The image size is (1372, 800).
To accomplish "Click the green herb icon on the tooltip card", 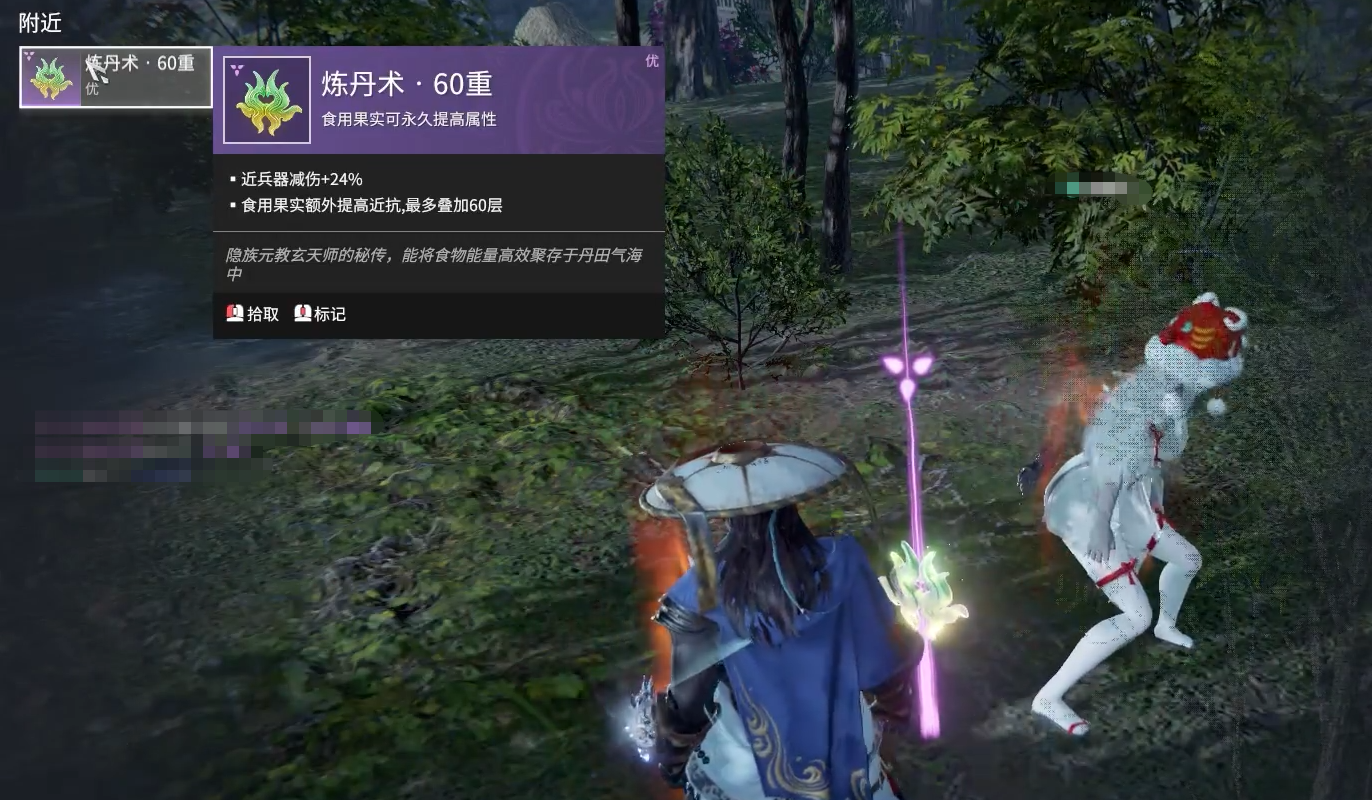I will (x=267, y=101).
